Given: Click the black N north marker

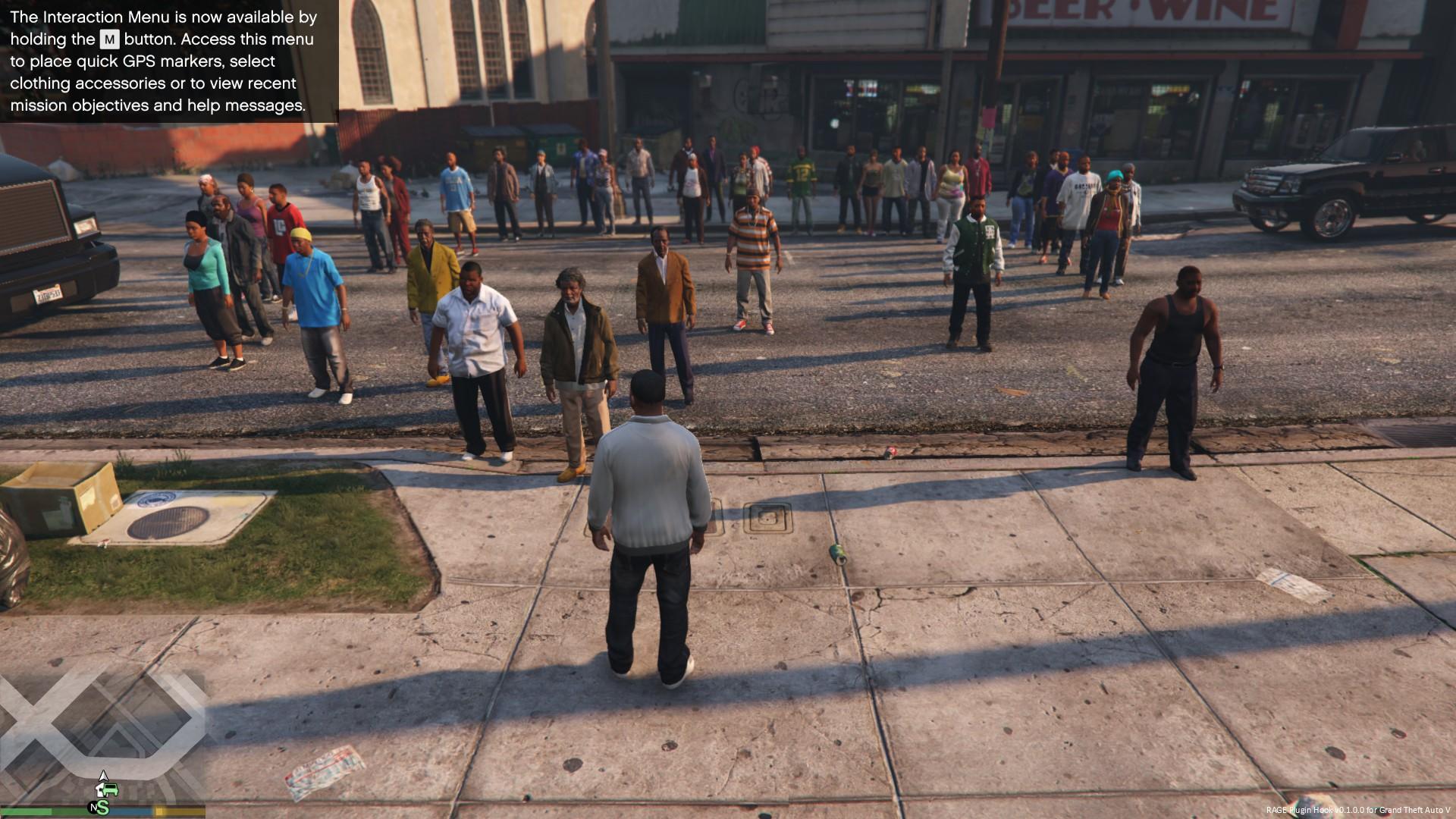Looking at the screenshot, I should (93, 808).
